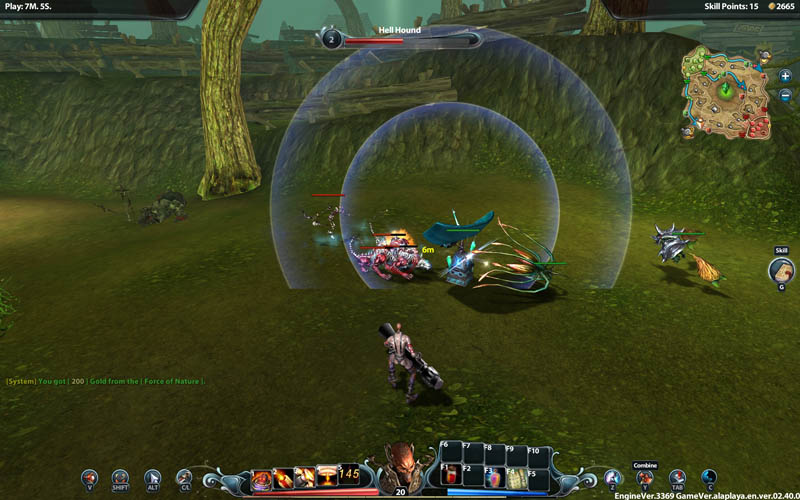Click the icon labeled CL
Image resolution: width=800 pixels, height=500 pixels.
point(183,478)
